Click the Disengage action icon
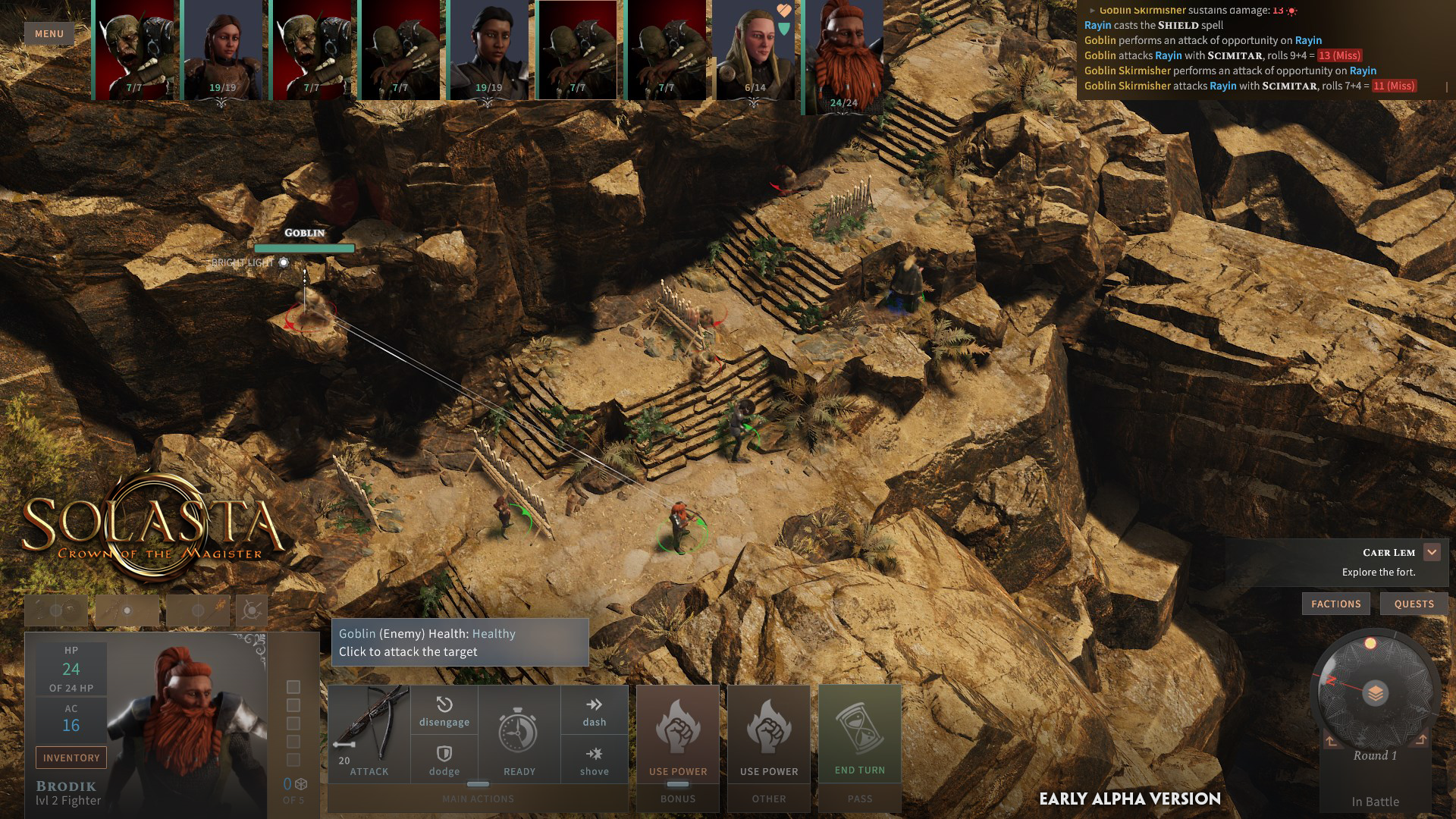 pyautogui.click(x=444, y=711)
